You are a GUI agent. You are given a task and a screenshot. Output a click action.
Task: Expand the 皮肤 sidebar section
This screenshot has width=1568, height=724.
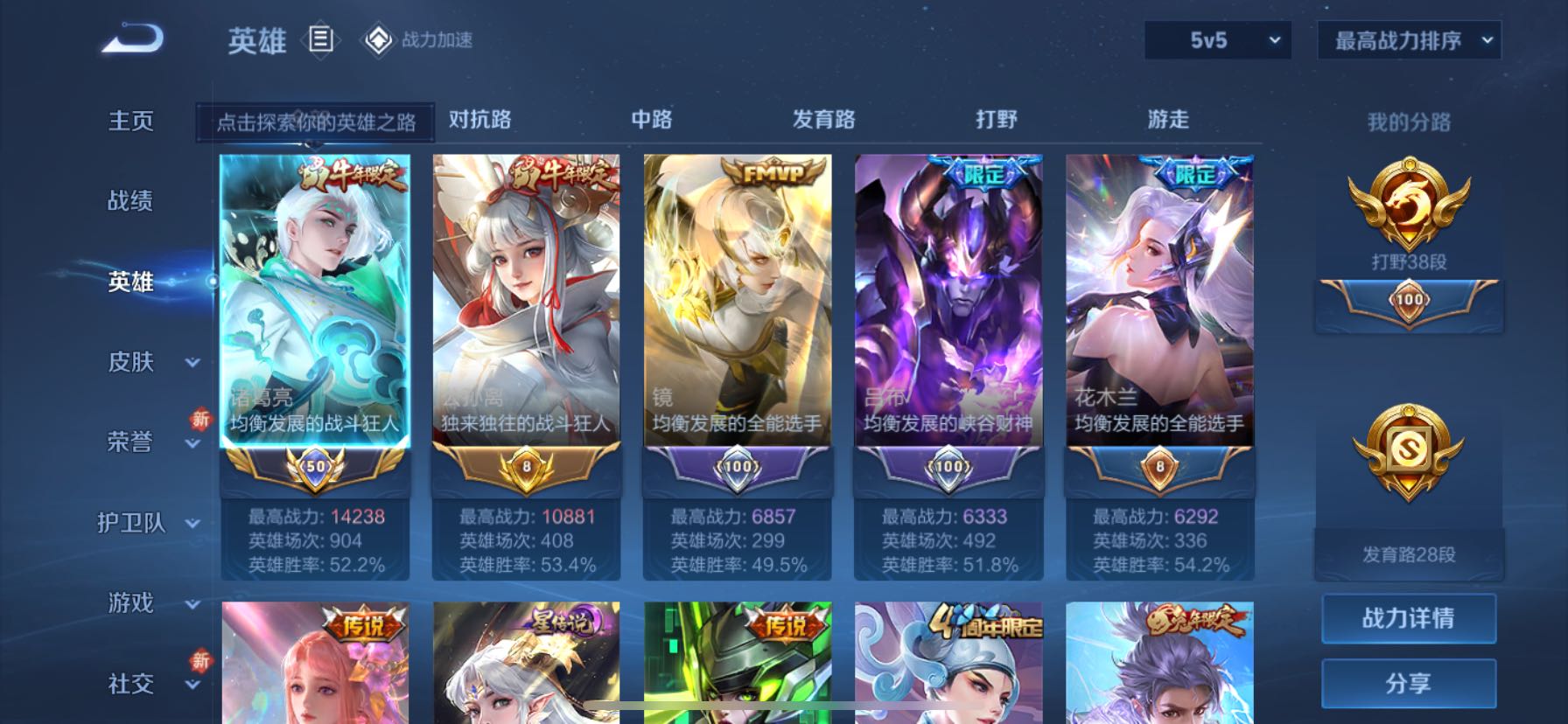[x=143, y=363]
